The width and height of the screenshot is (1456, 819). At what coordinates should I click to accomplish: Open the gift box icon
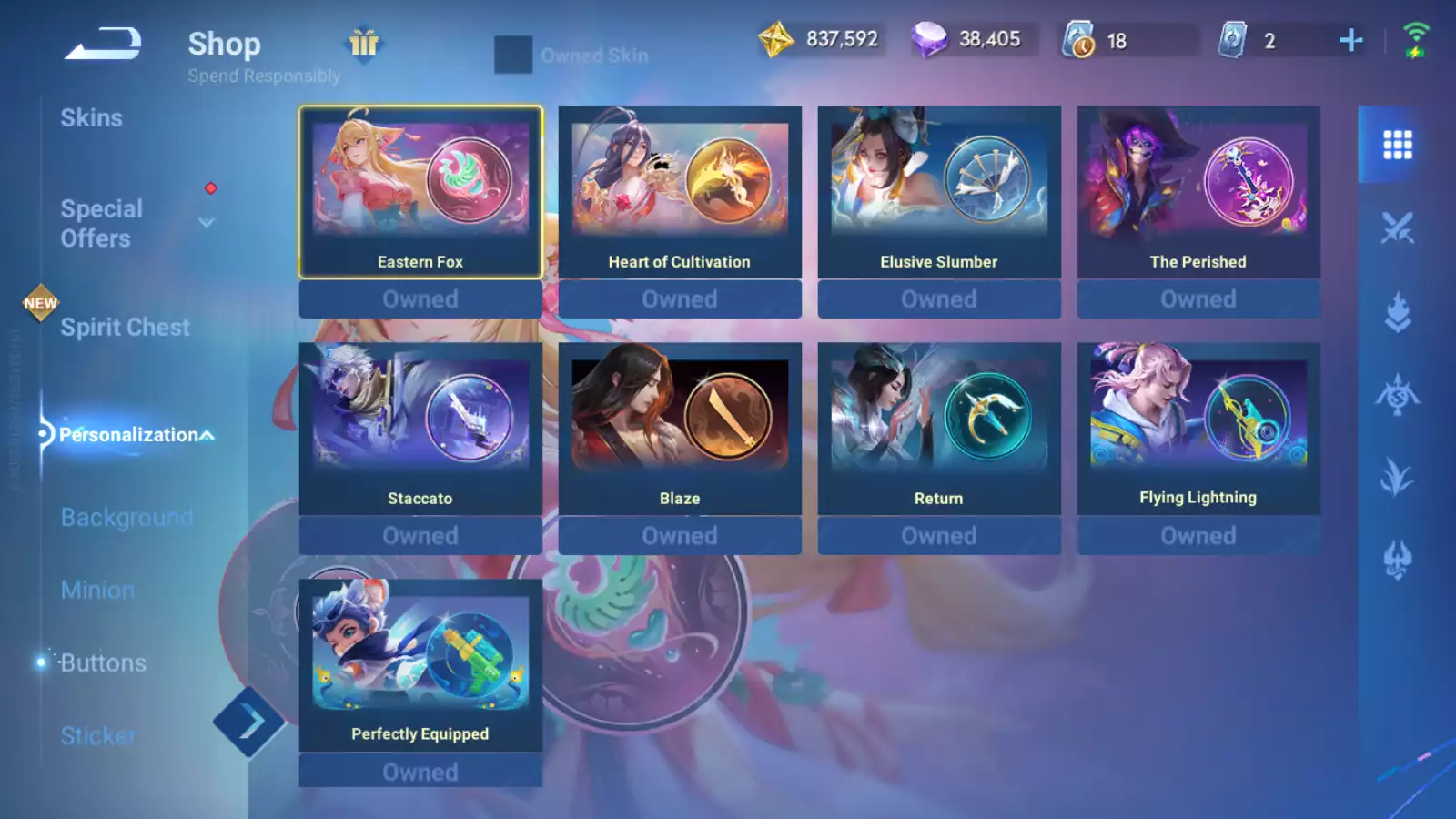[x=364, y=43]
